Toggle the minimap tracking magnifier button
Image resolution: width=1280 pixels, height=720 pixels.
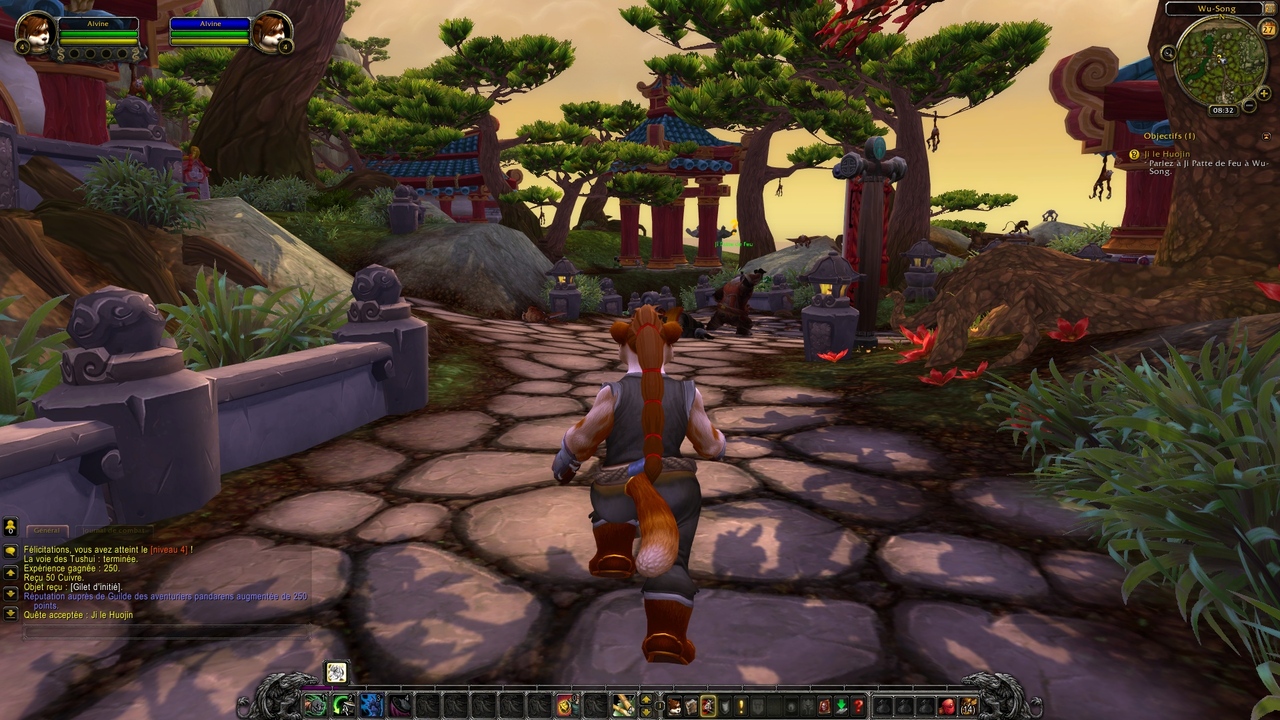[1168, 53]
